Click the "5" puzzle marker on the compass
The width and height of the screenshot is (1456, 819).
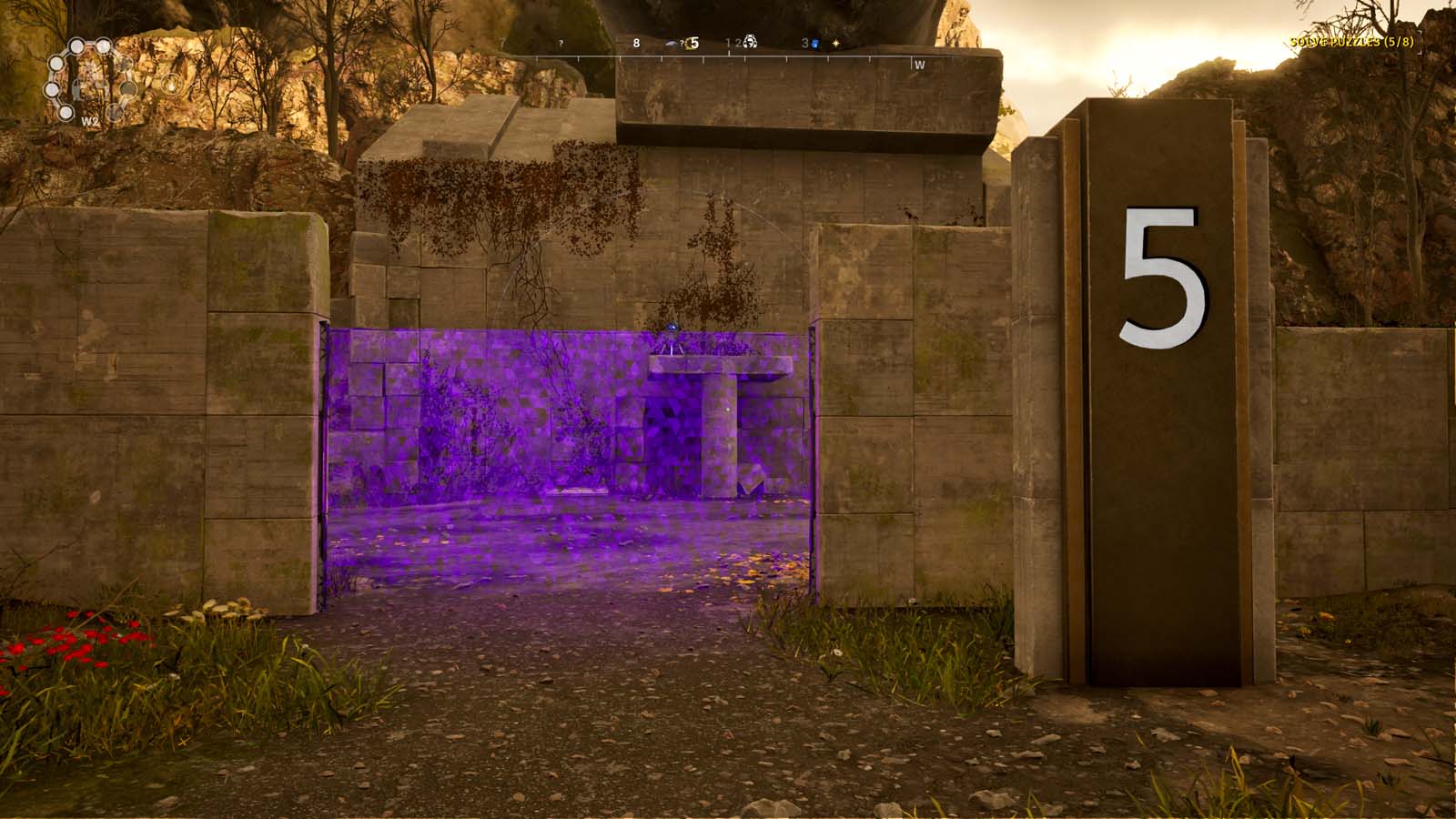click(693, 44)
